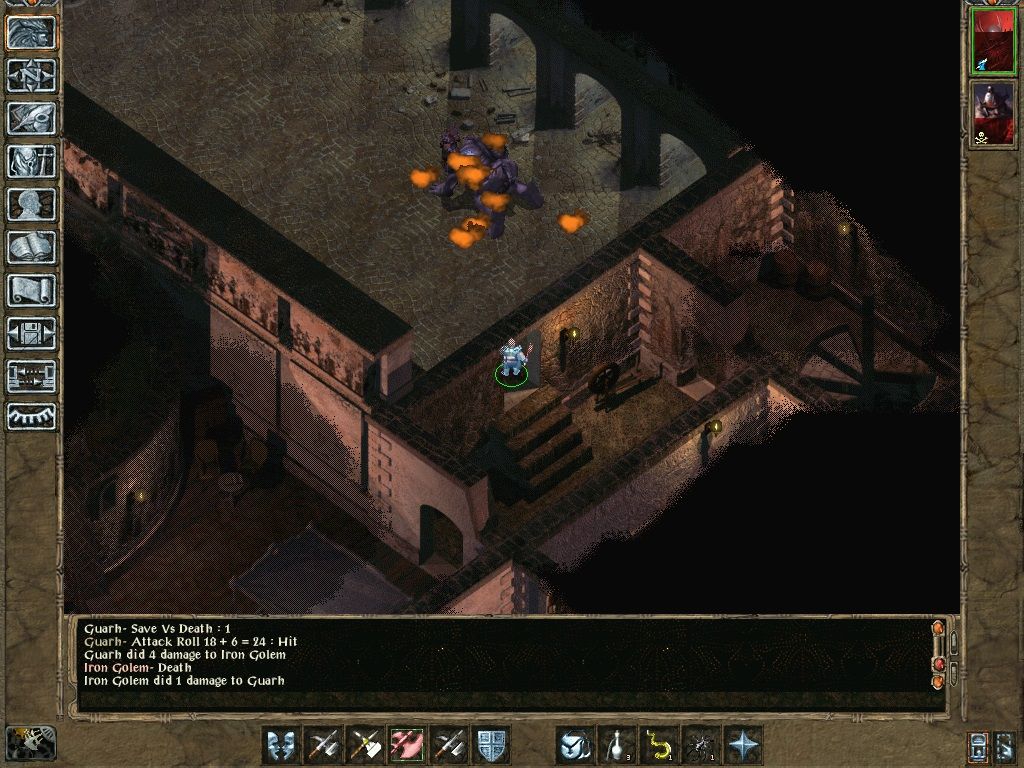Activate the shield guard action
1024x768 pixels.
click(491, 745)
